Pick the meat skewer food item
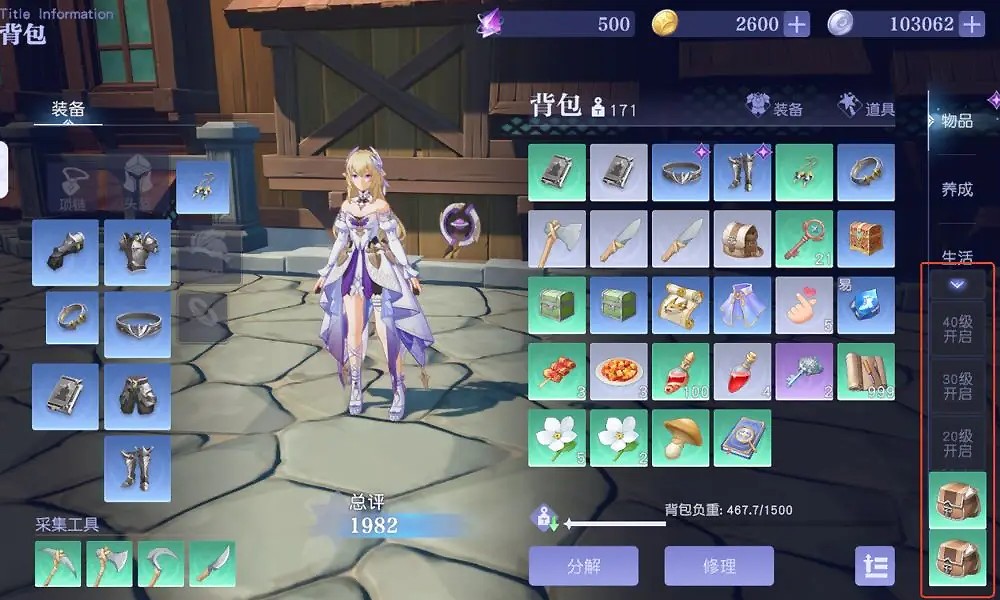The height and width of the screenshot is (600, 1000). 557,371
